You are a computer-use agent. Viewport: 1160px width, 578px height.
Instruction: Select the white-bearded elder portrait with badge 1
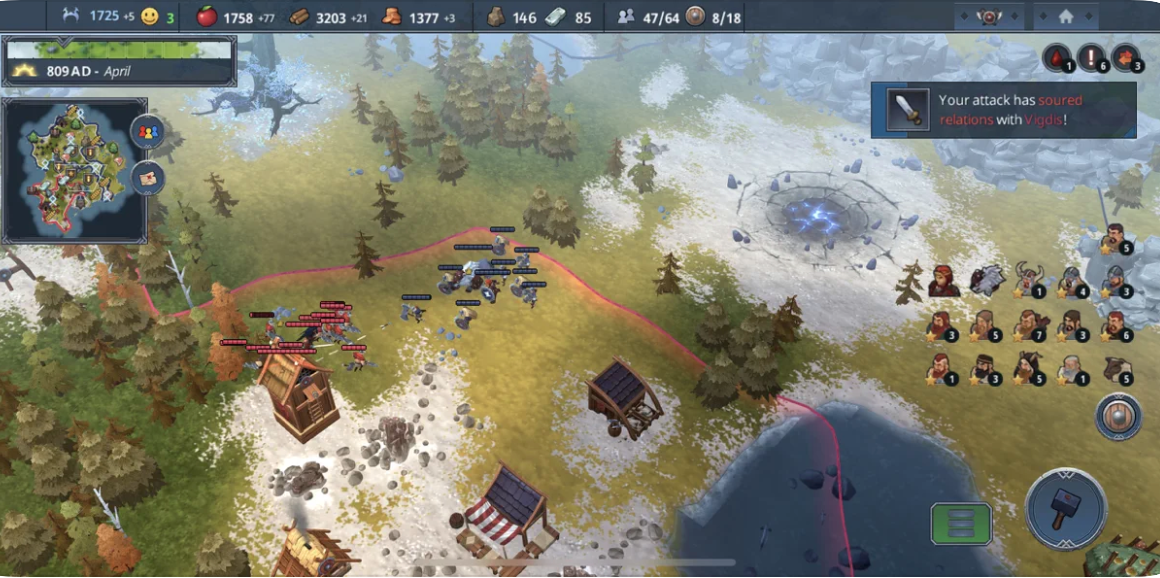click(x=1073, y=369)
